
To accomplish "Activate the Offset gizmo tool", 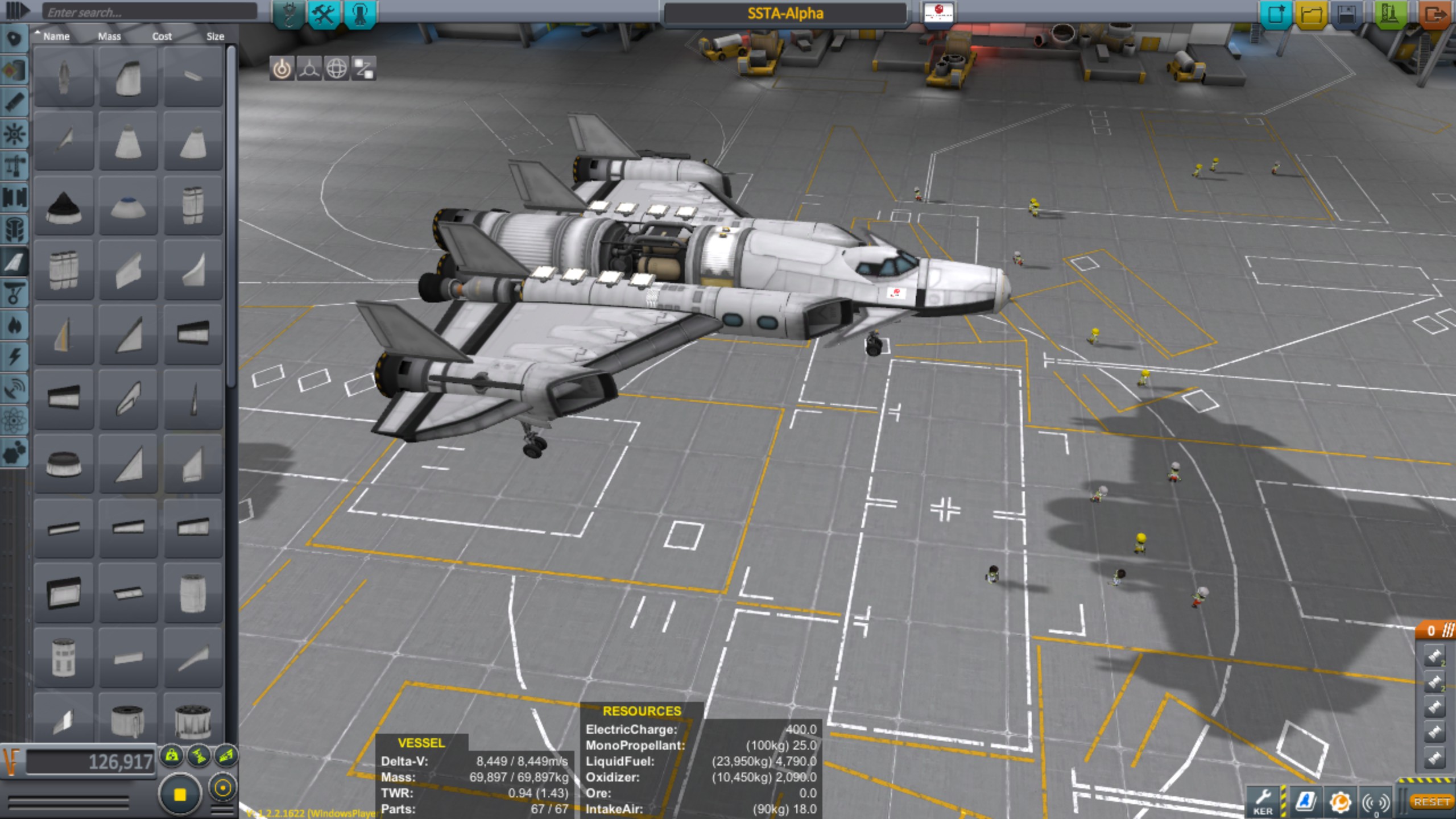I will (x=309, y=69).
